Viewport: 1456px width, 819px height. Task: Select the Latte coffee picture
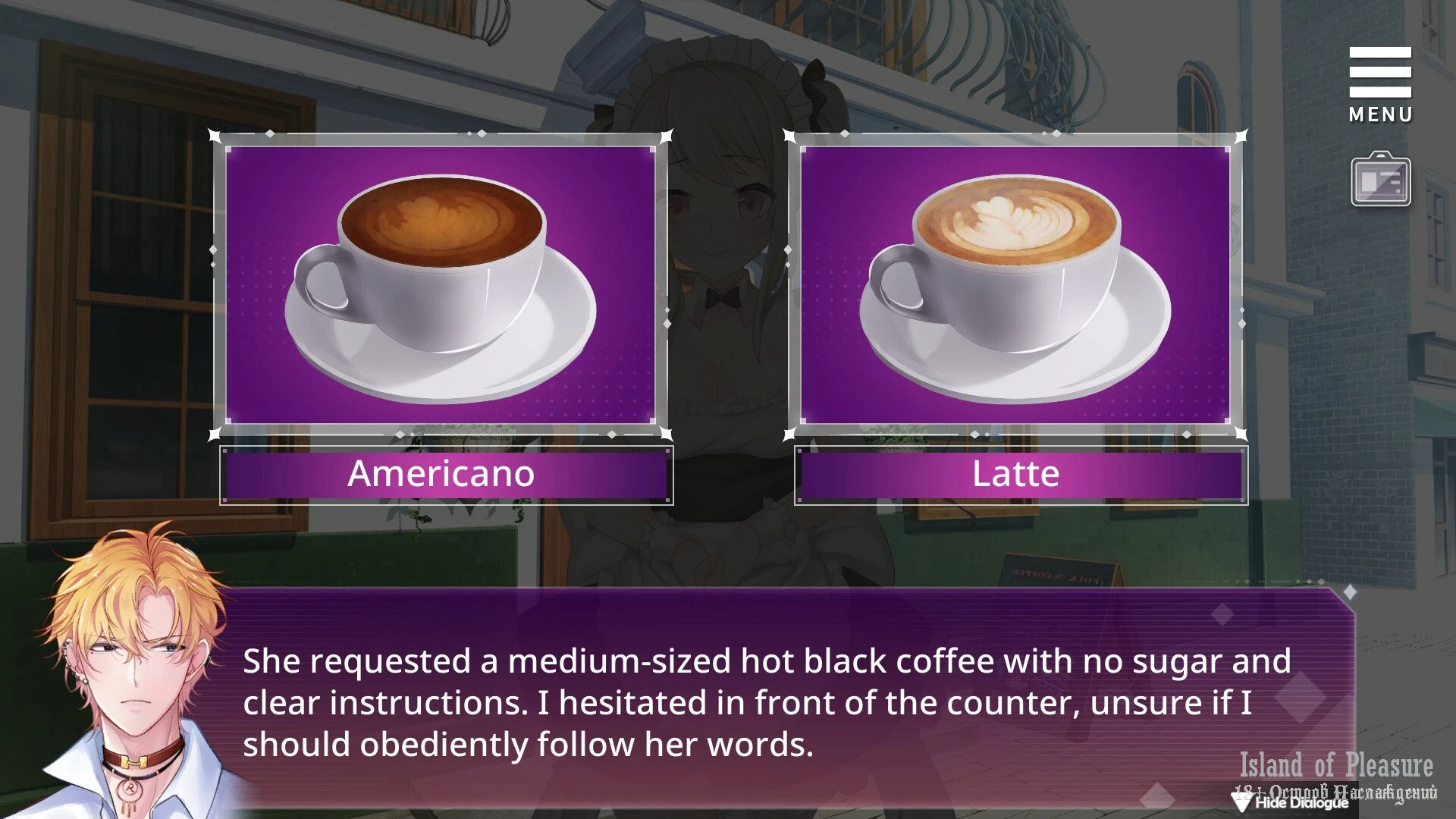[x=1015, y=284]
